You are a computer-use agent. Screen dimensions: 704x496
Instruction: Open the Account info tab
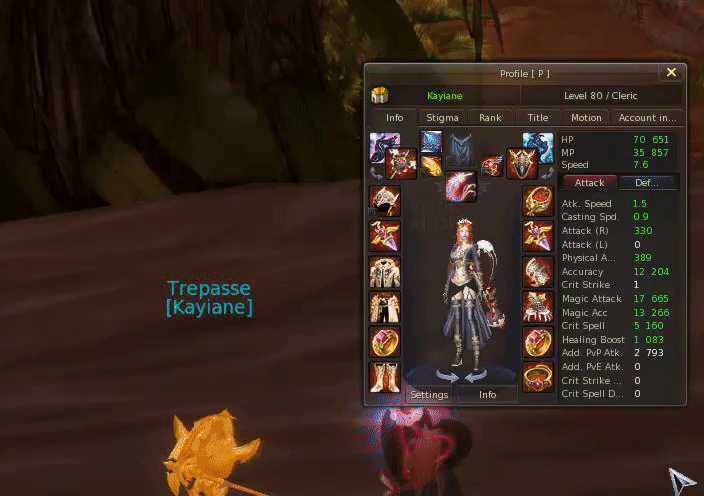[647, 117]
